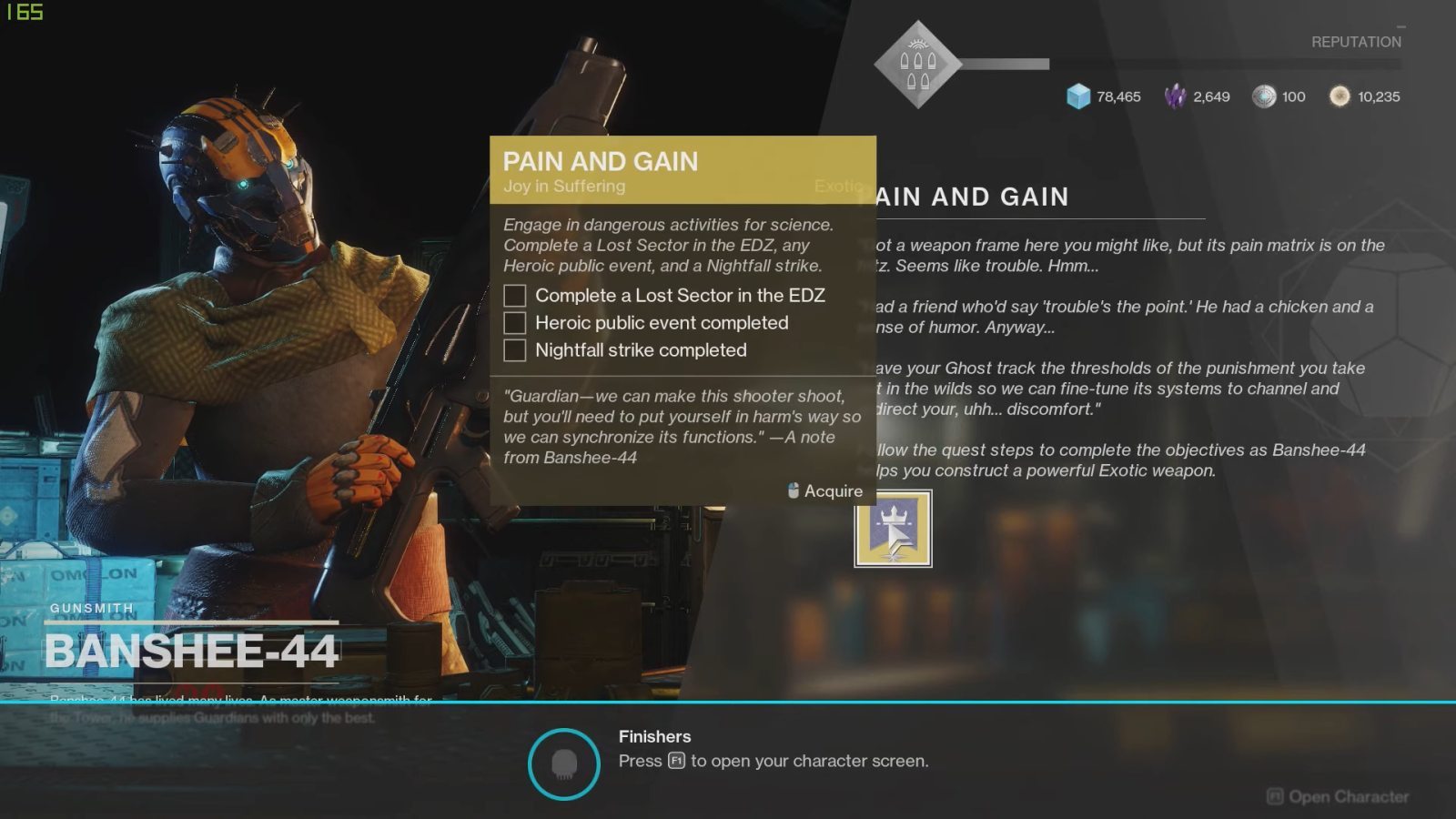Select the Gunsmith reputation rank emblem

point(917,65)
